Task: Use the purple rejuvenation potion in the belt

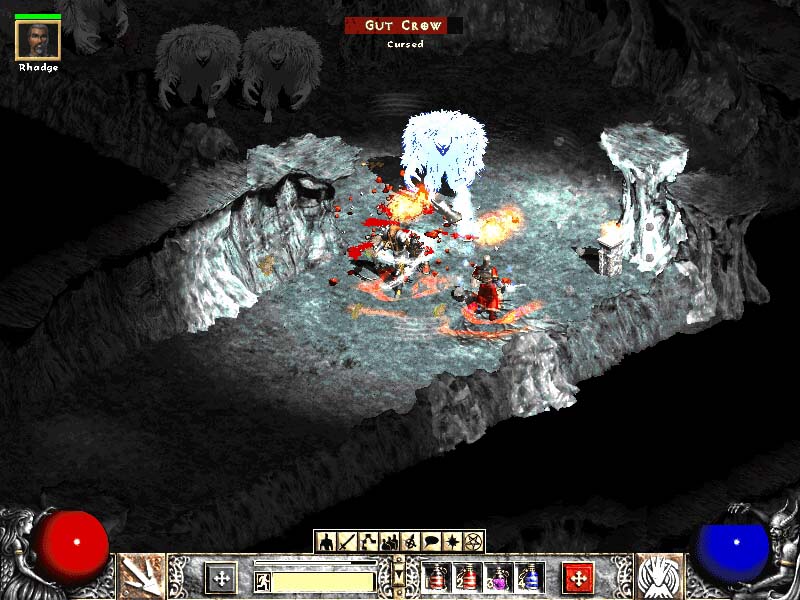Action: [x=499, y=577]
